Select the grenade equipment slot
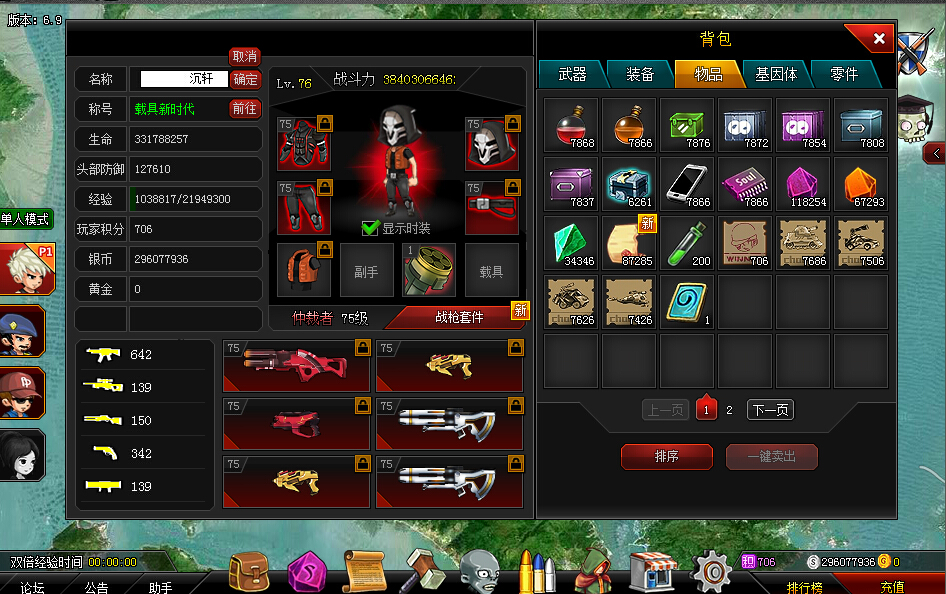 429,270
